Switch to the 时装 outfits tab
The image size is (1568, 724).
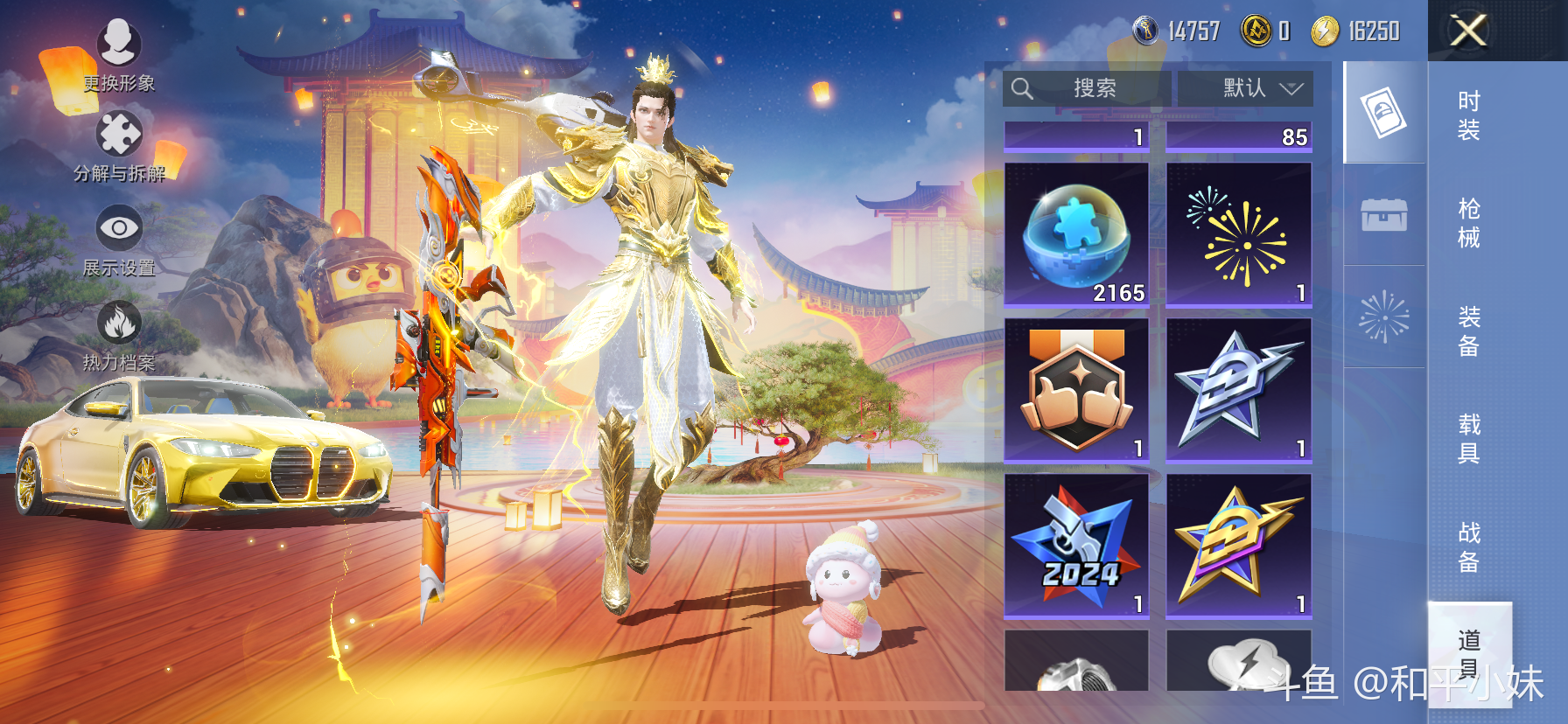tap(1468, 115)
